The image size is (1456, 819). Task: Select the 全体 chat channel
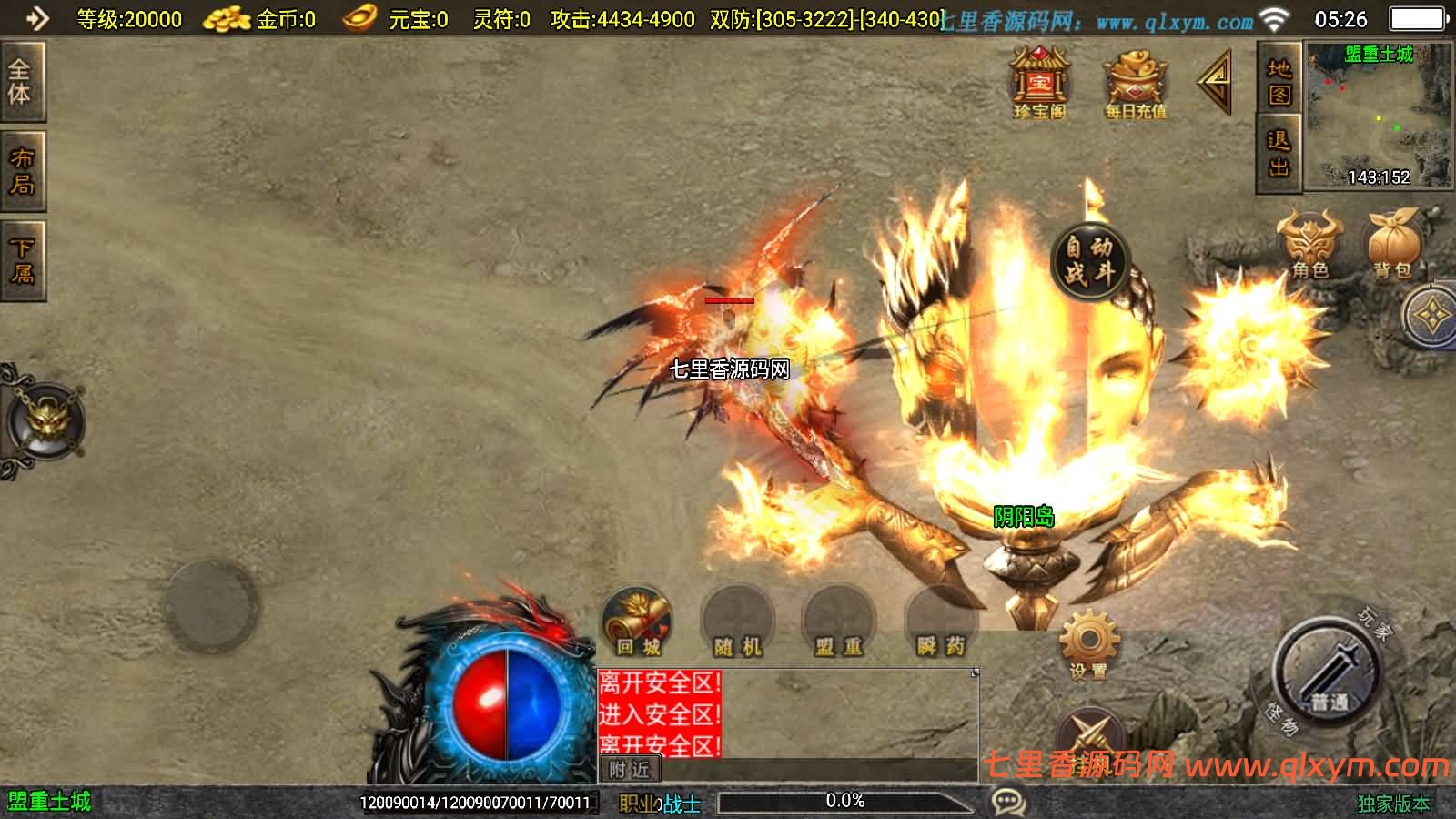pyautogui.click(x=21, y=84)
